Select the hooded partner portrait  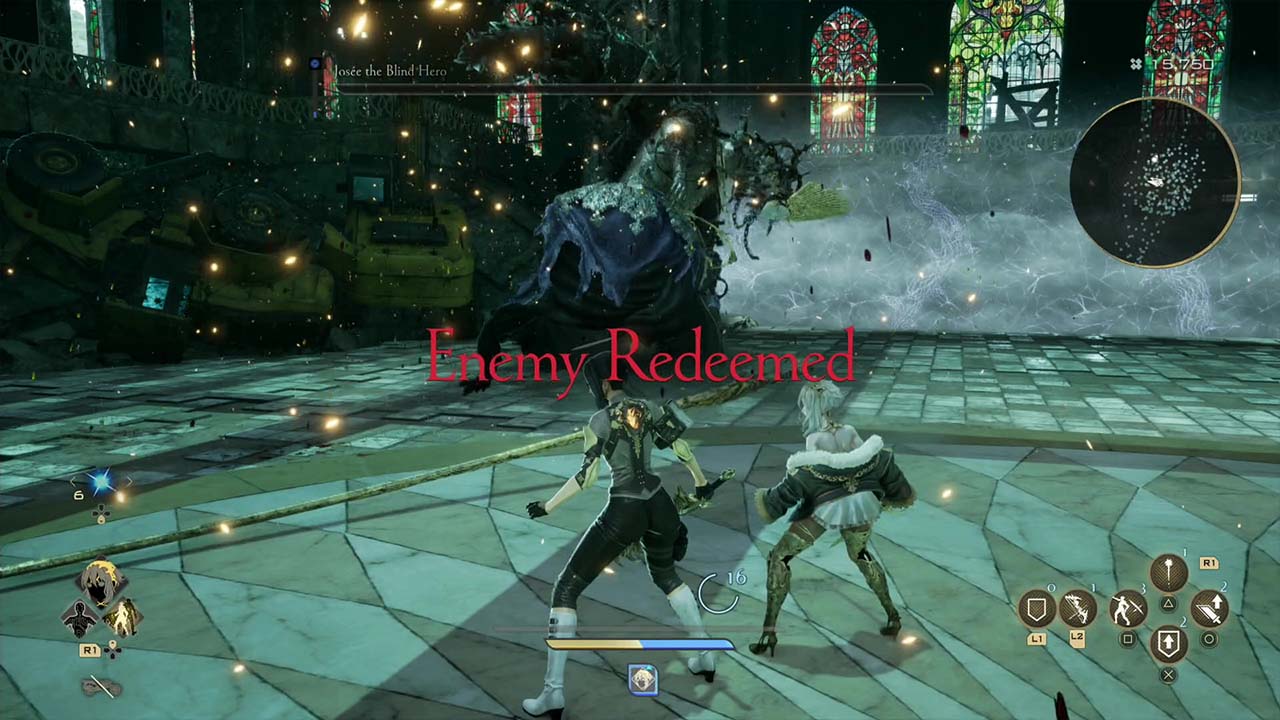[100, 582]
